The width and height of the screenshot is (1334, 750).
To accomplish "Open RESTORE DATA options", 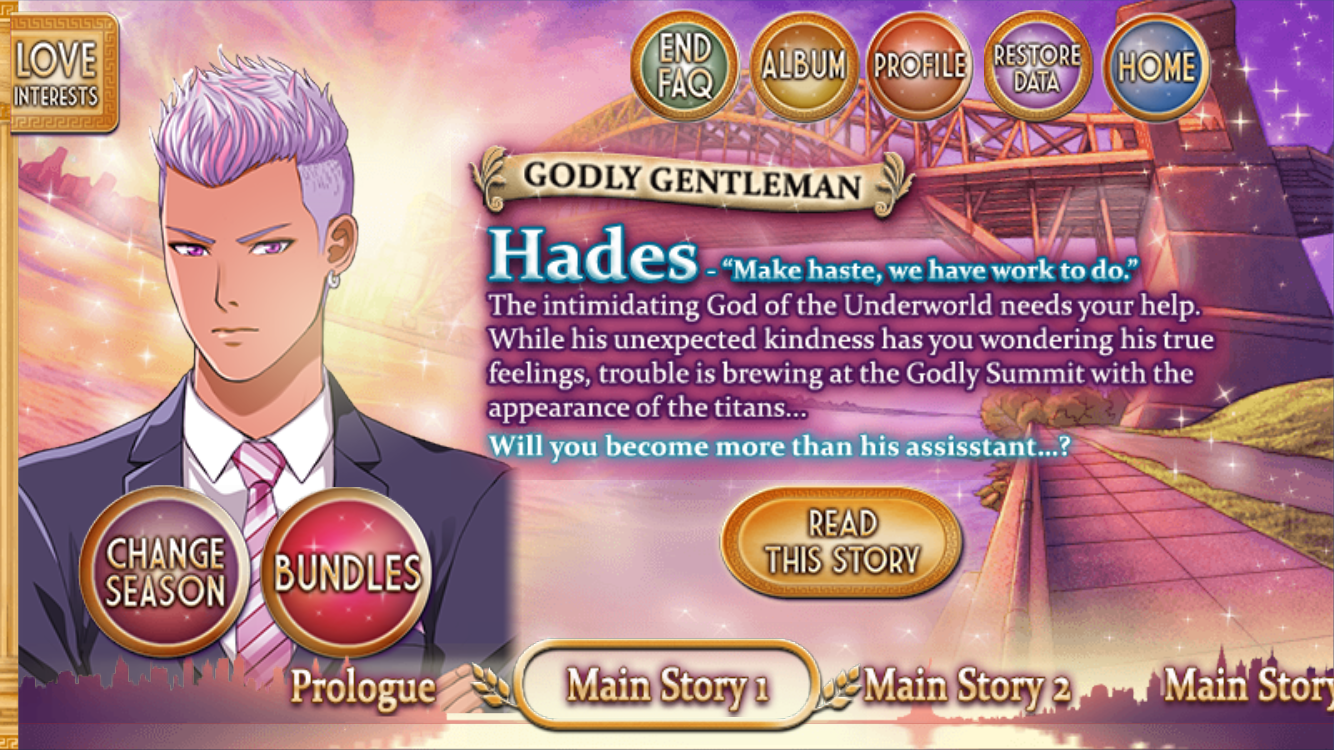I will (1037, 65).
